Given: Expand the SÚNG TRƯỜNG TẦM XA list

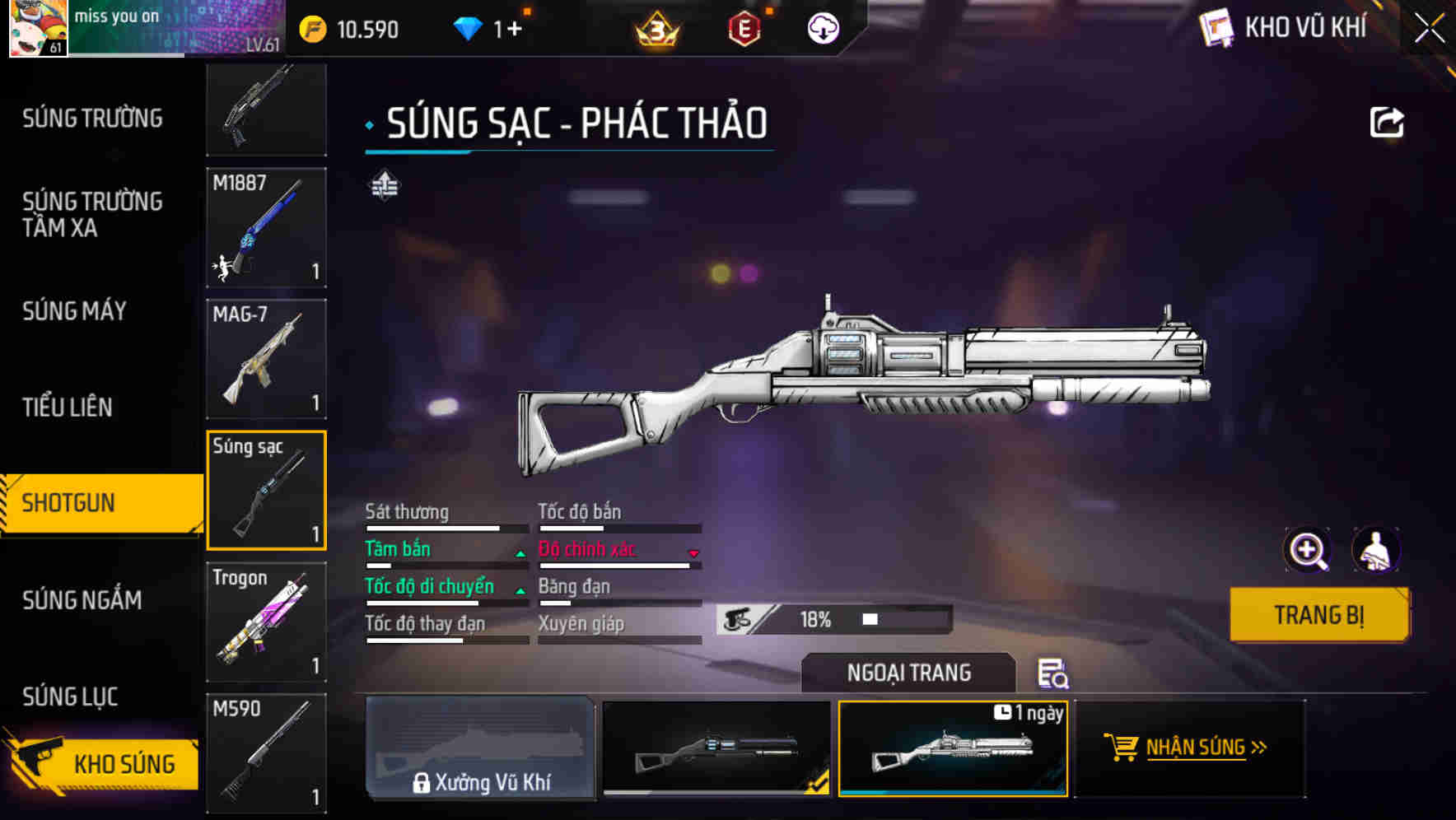Looking at the screenshot, I should [x=91, y=215].
